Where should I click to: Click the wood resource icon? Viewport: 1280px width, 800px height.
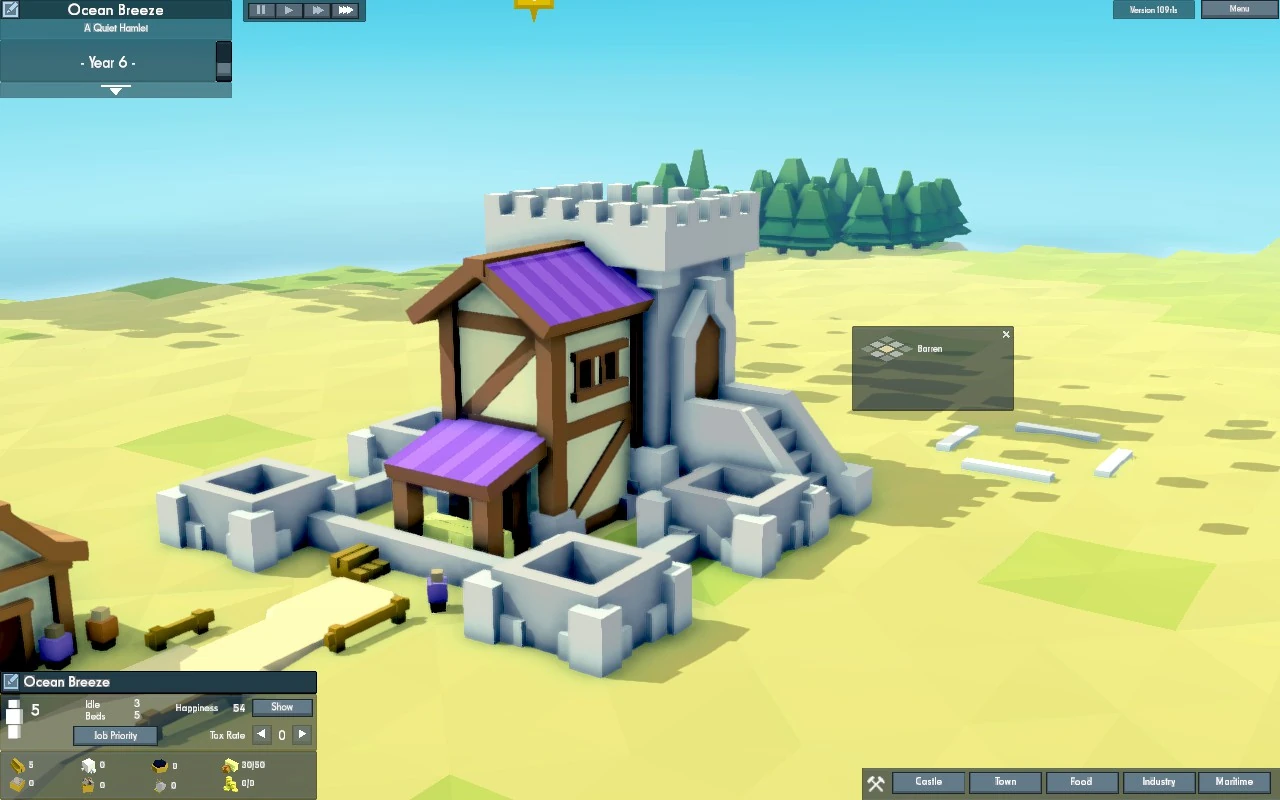tap(16, 765)
